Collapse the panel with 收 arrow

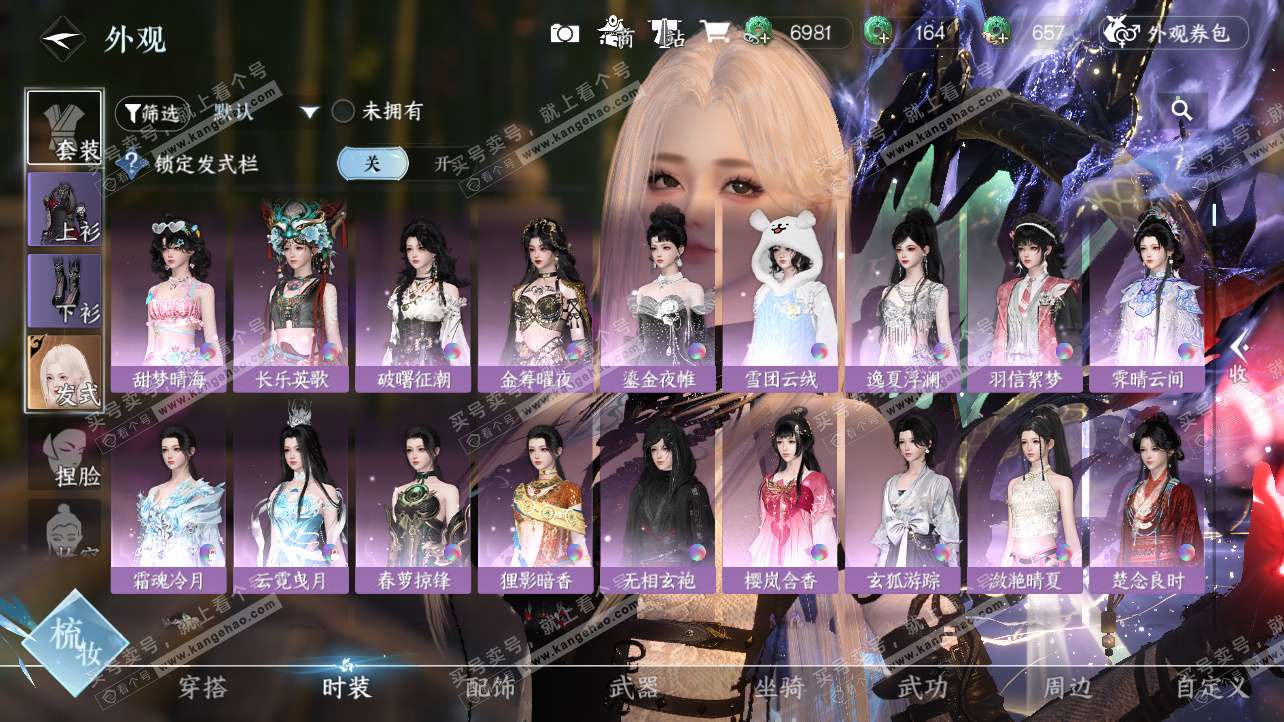click(x=1239, y=358)
